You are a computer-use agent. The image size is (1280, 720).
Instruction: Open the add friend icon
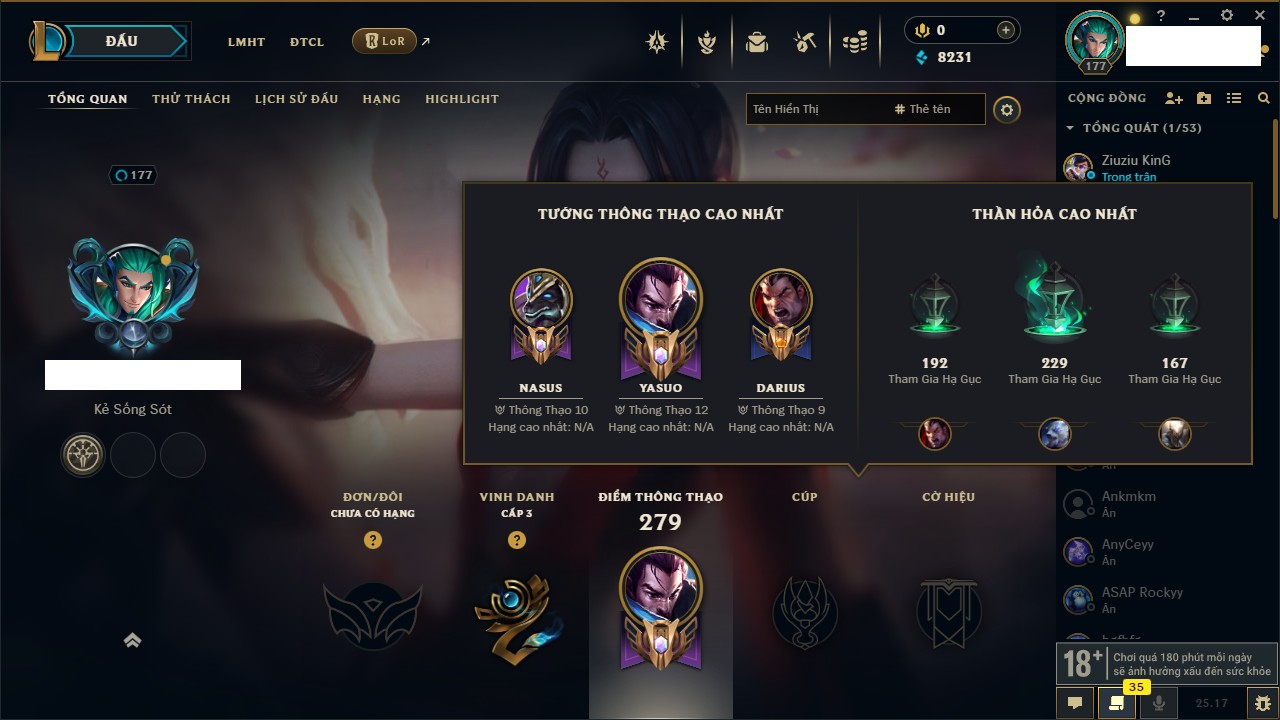[1174, 98]
